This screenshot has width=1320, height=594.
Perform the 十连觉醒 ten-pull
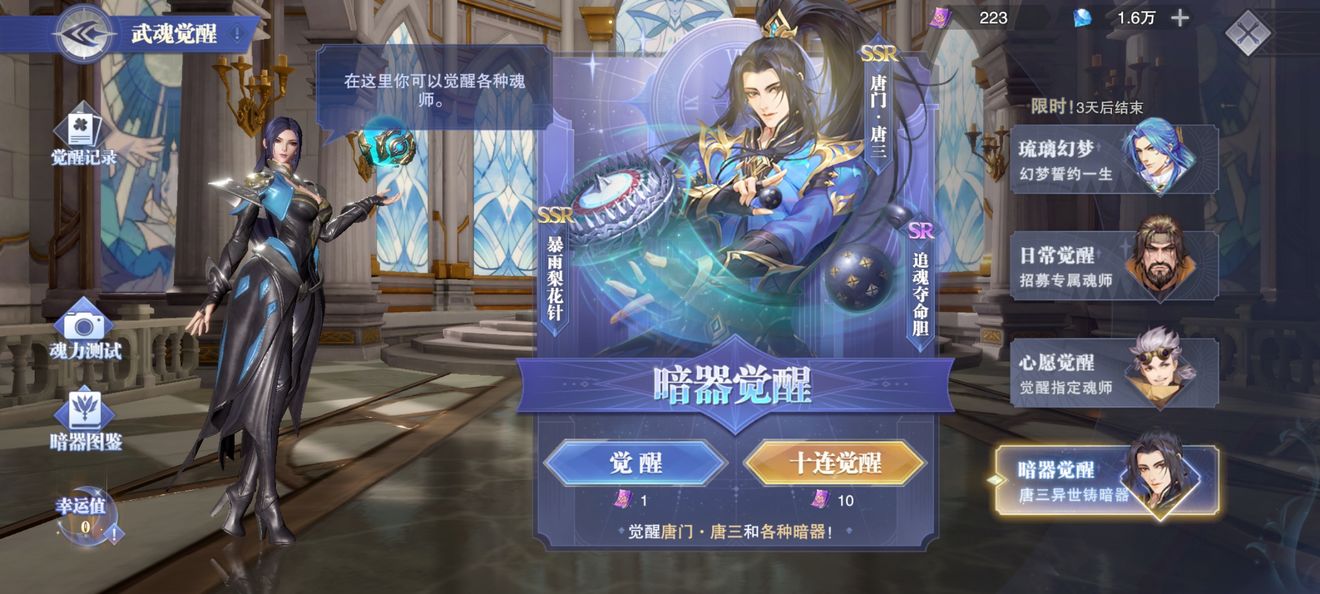tap(835, 463)
